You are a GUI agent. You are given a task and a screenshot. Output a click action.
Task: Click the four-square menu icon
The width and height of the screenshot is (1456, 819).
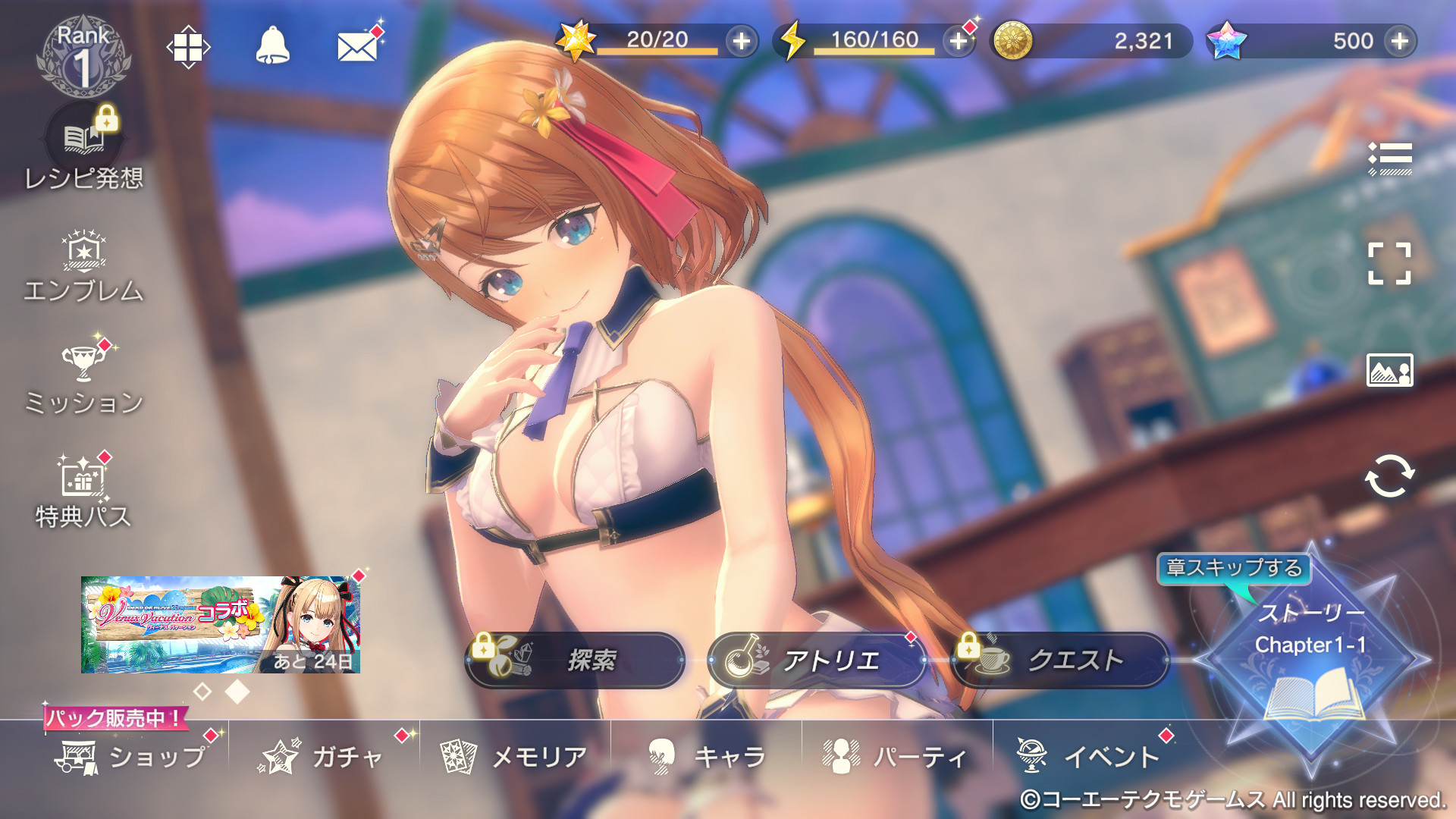tap(188, 48)
